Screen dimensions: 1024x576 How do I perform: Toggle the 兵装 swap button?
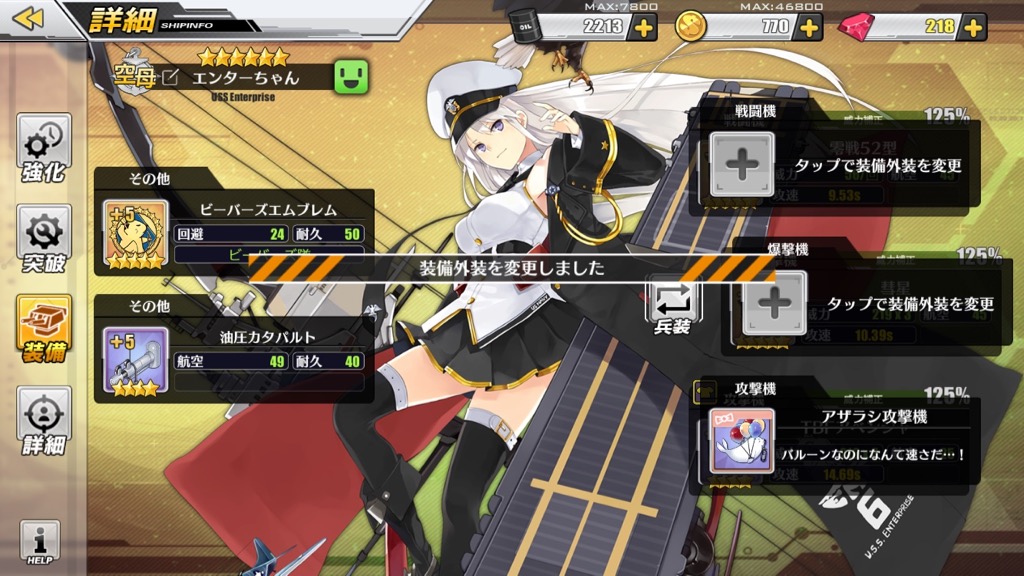pos(672,306)
